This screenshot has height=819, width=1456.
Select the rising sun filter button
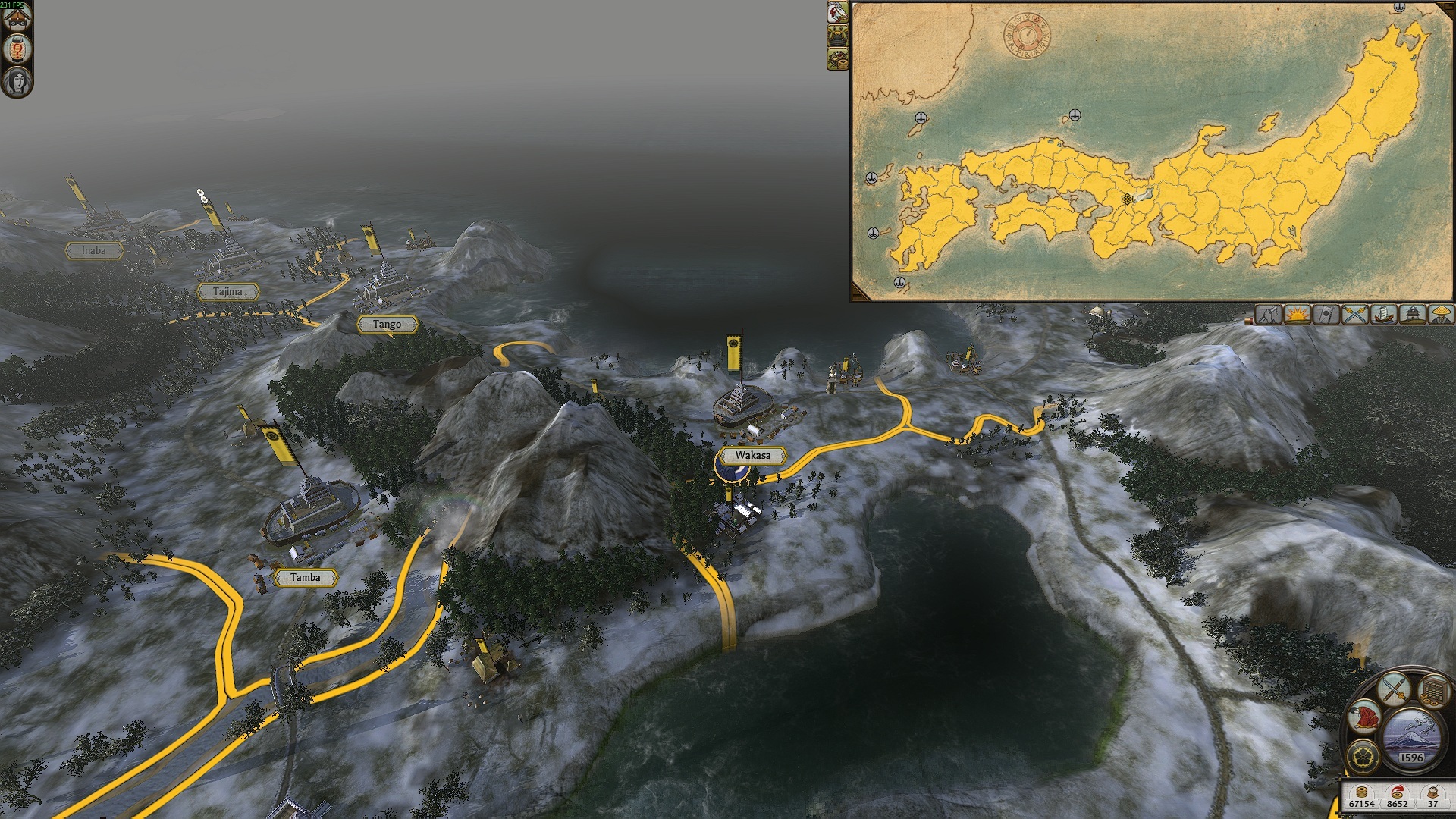point(1298,314)
